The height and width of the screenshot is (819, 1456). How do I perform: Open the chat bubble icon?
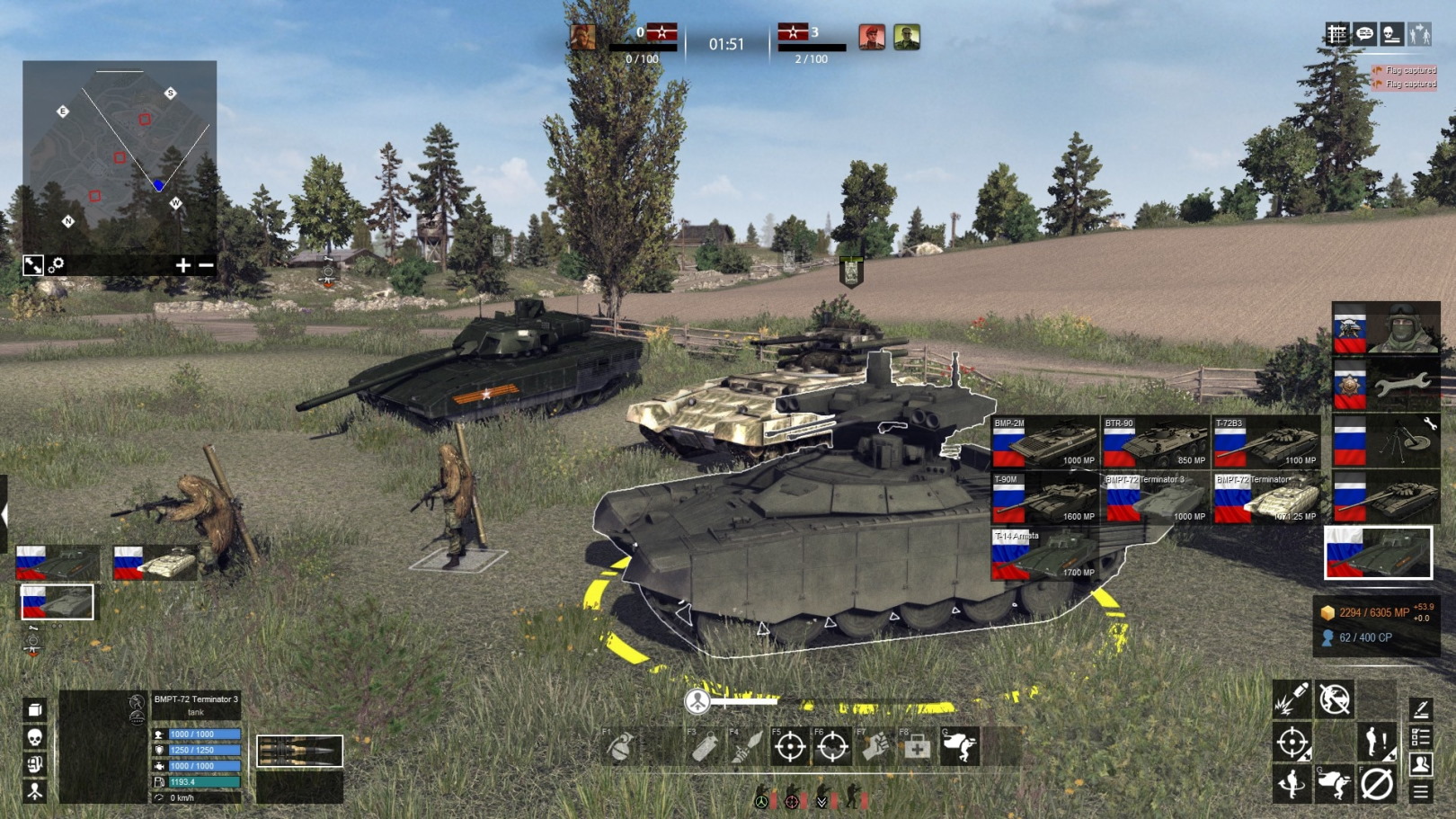pyautogui.click(x=1364, y=34)
